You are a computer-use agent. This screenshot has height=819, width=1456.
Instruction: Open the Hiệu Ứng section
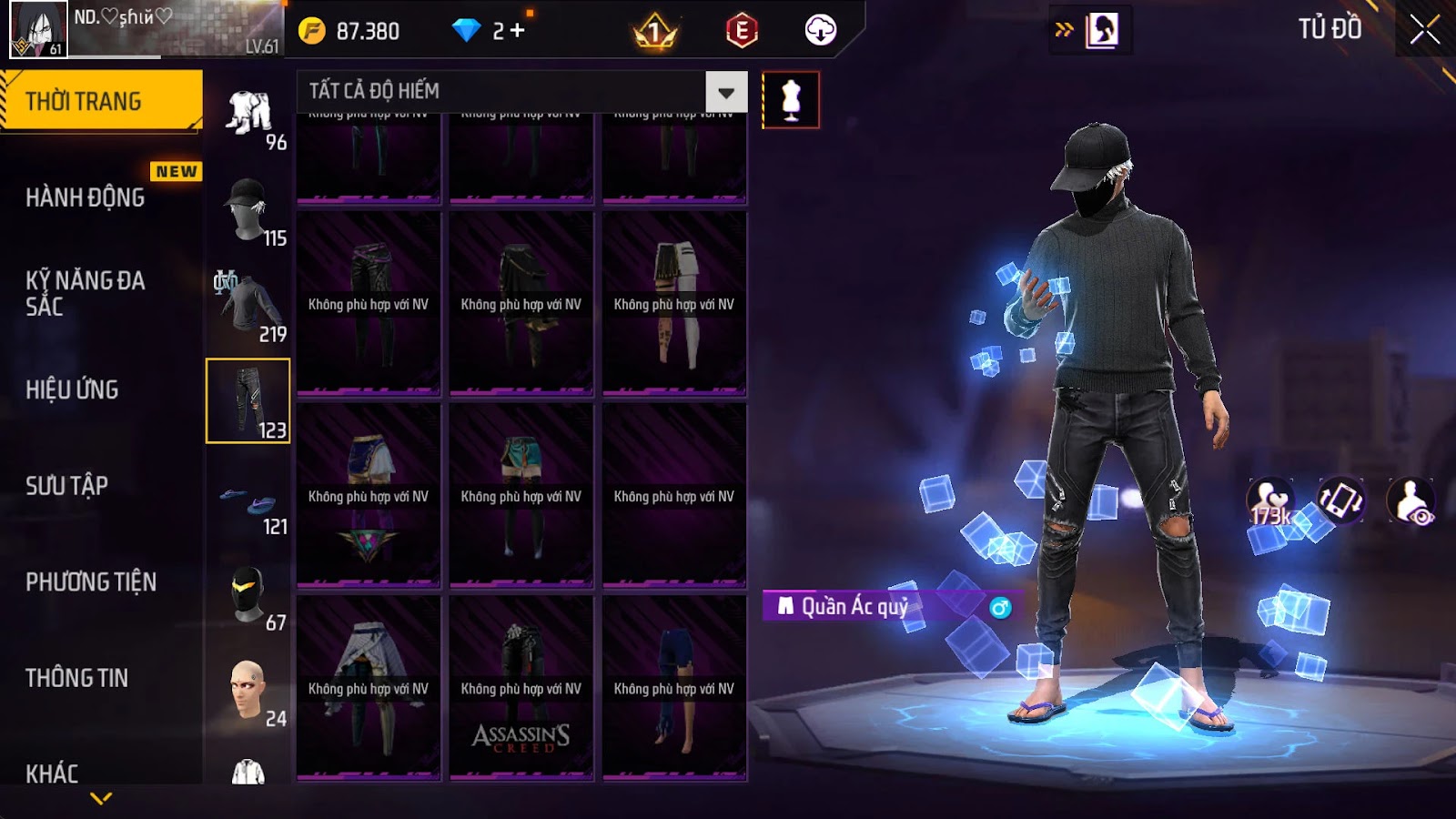[72, 389]
